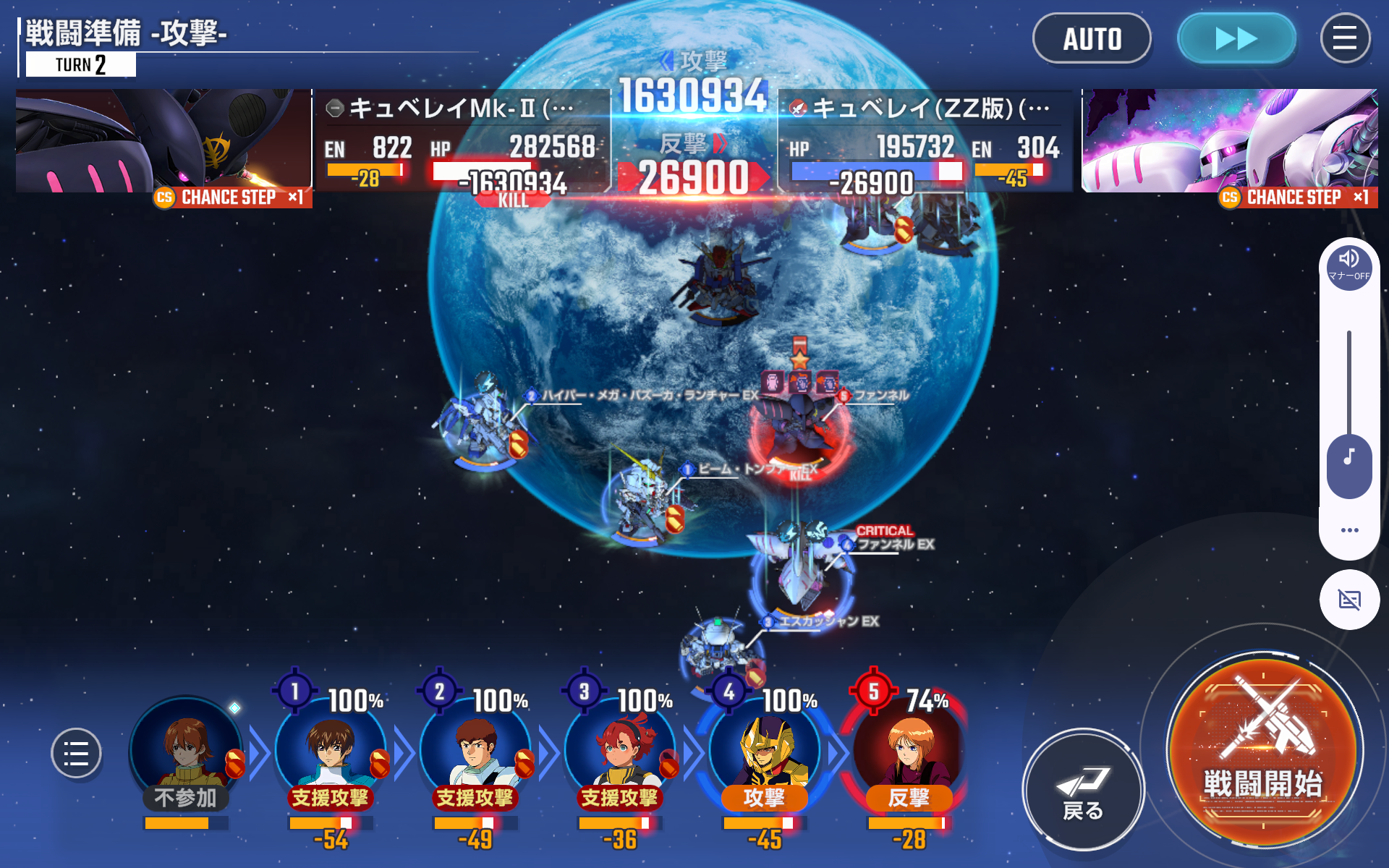This screenshot has width=1389, height=868.
Task: Toggle the AUTO battle button
Action: click(x=1091, y=39)
